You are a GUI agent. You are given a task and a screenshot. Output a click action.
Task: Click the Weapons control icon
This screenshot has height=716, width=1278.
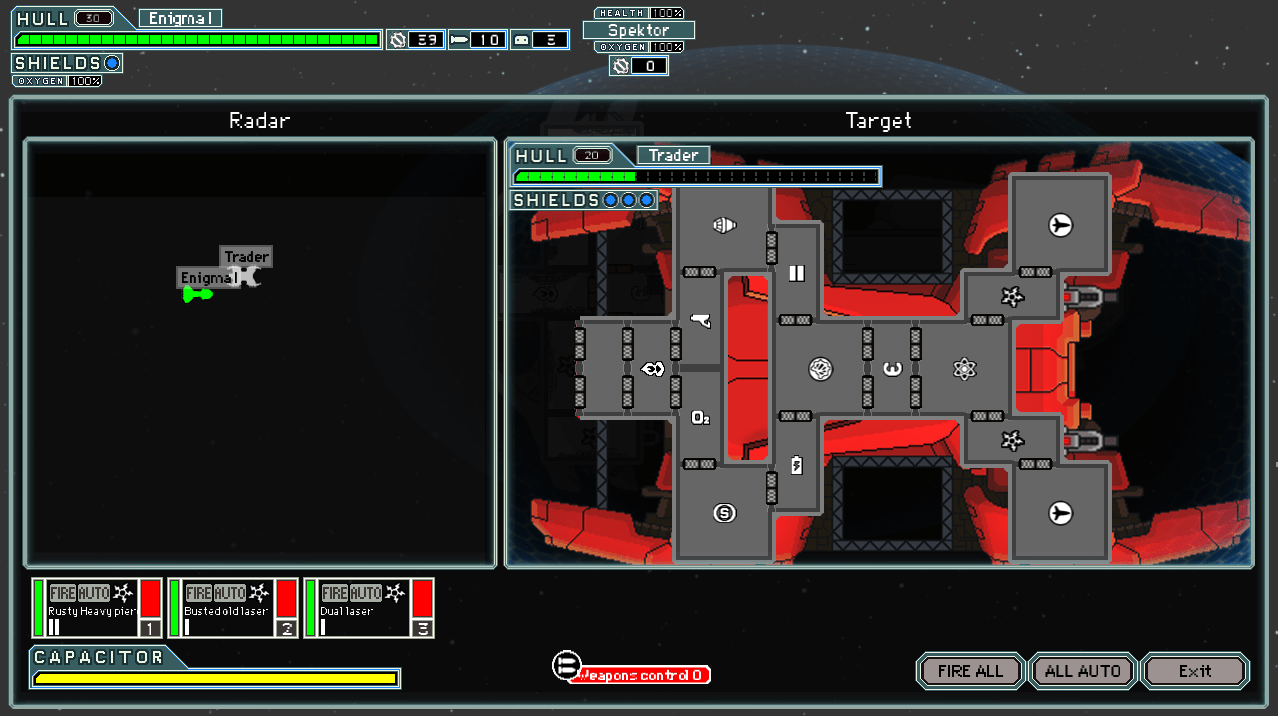coord(566,666)
